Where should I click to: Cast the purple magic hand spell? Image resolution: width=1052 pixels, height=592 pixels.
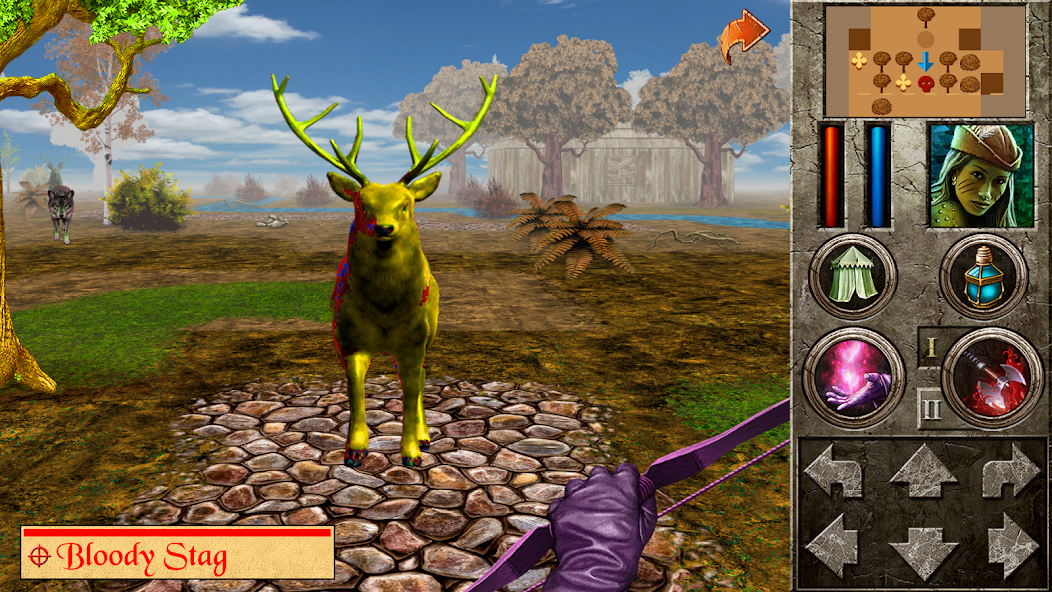click(853, 378)
